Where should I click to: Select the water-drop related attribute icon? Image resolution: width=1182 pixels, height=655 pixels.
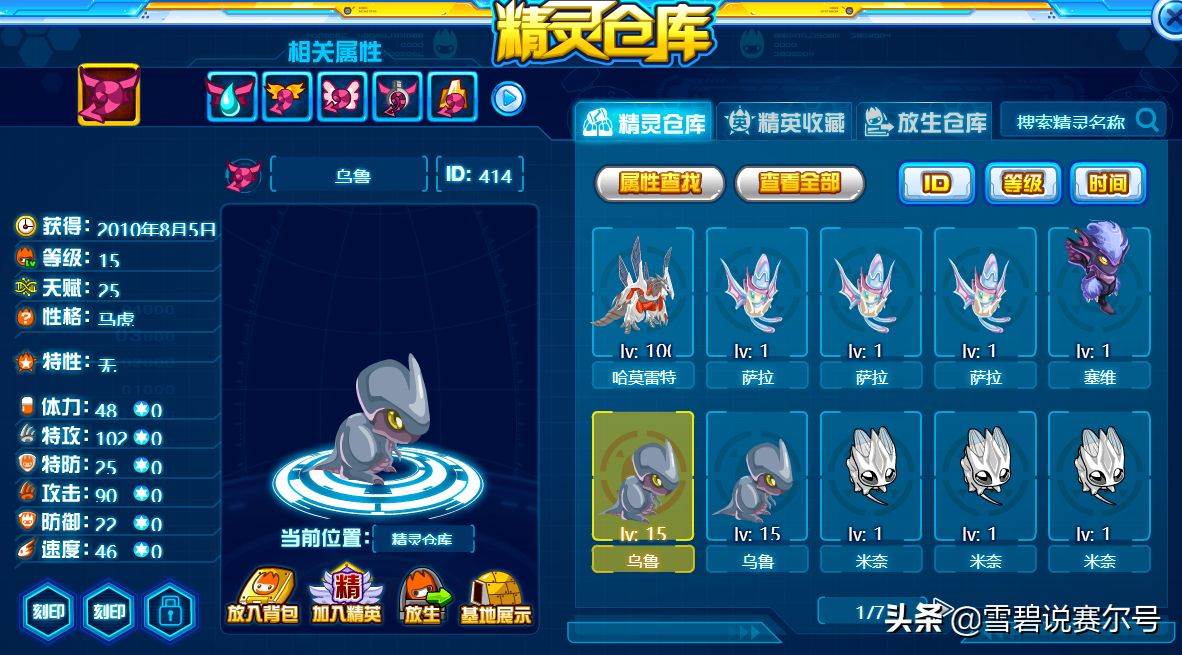231,97
